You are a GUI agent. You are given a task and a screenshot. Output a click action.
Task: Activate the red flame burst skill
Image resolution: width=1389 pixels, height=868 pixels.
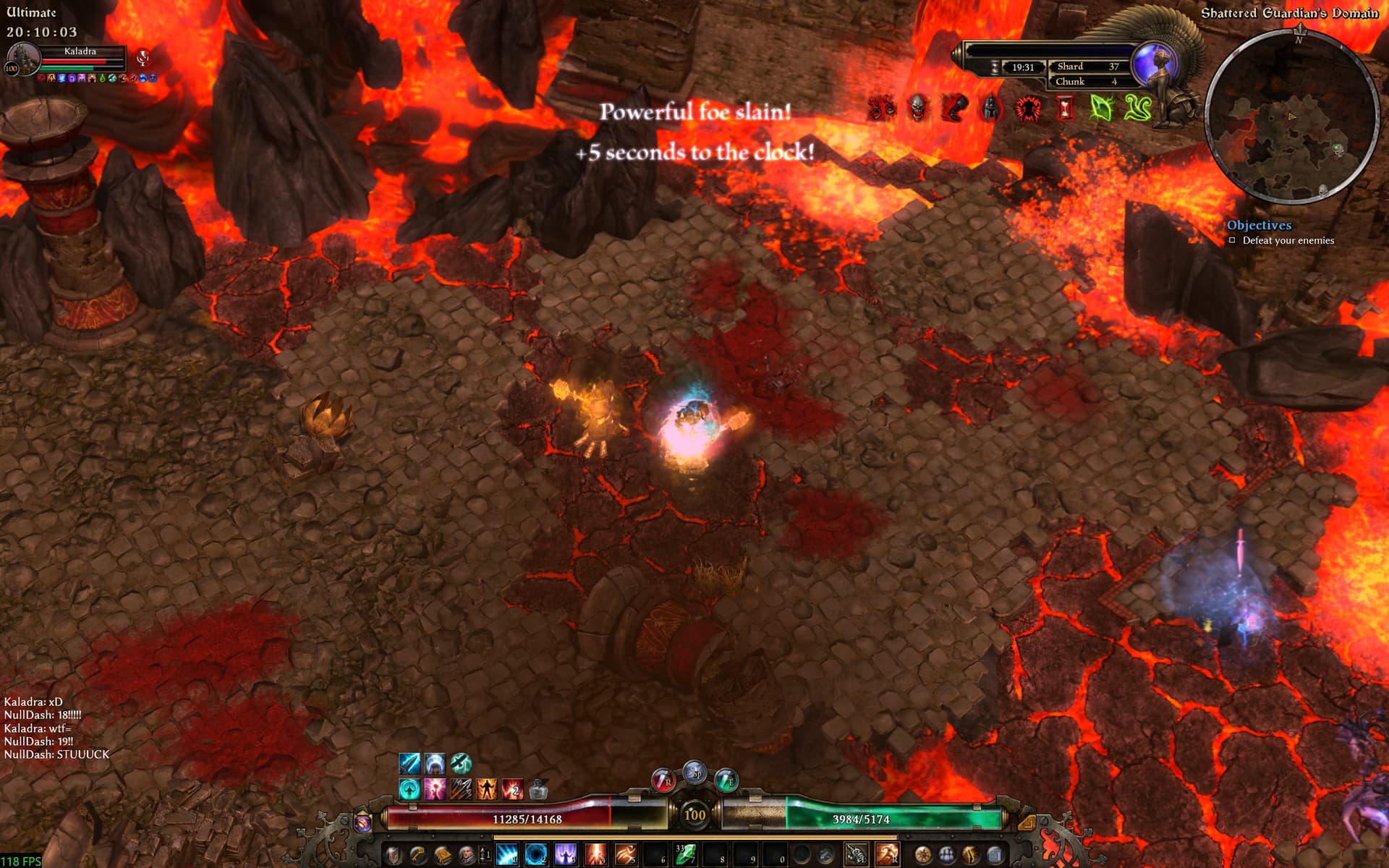595,855
